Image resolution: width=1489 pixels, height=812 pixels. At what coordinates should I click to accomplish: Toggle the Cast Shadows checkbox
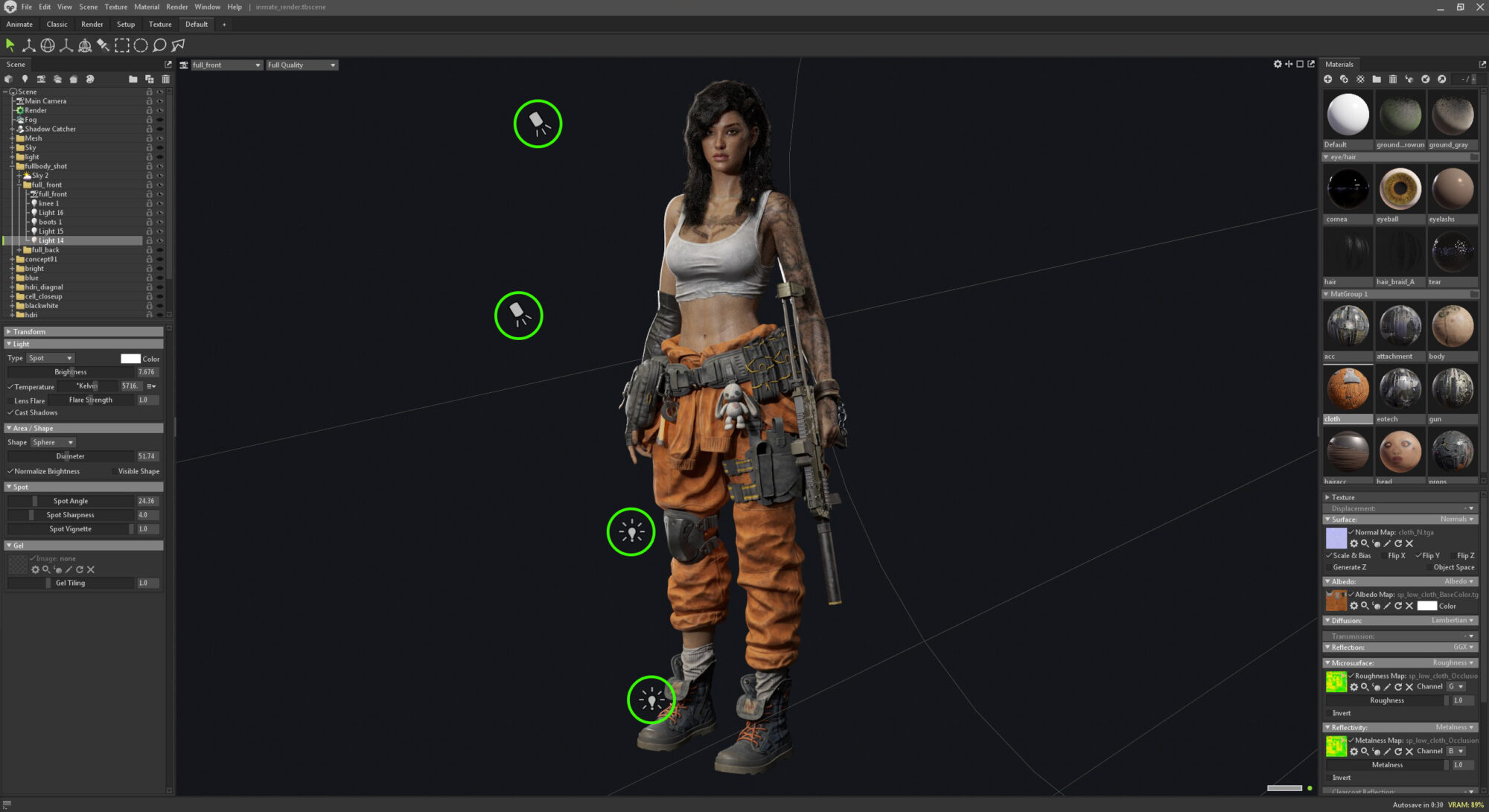10,413
